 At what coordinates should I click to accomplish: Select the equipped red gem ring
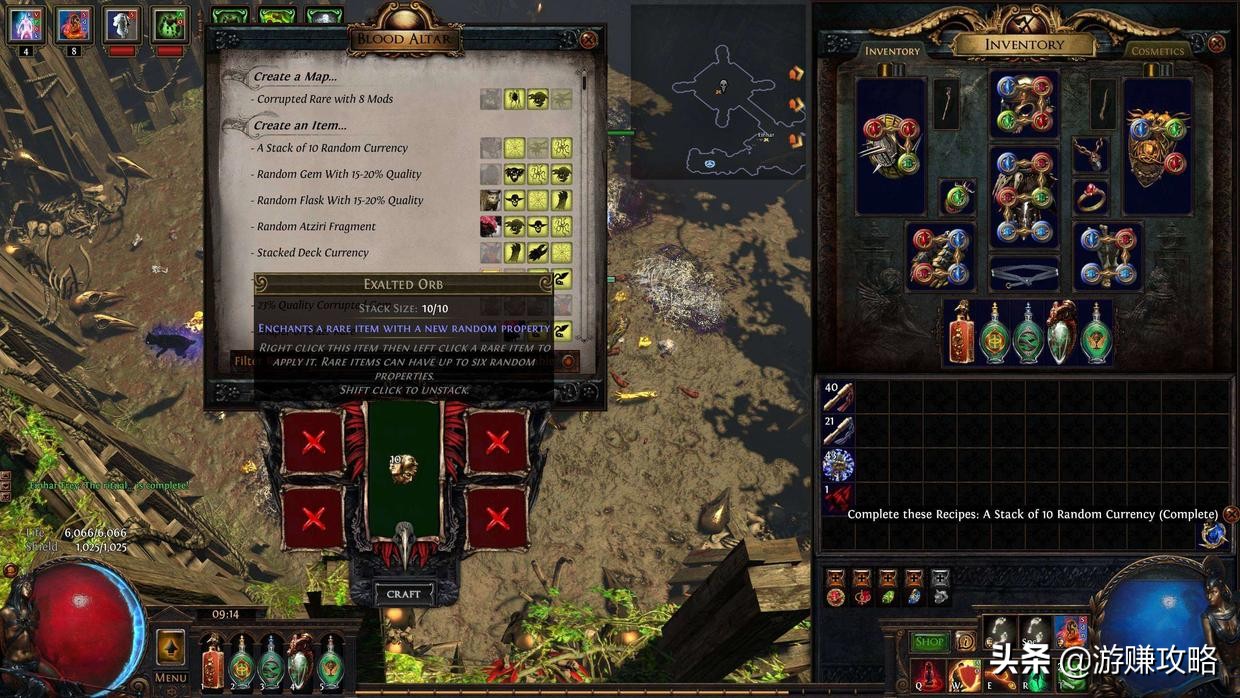click(1090, 197)
